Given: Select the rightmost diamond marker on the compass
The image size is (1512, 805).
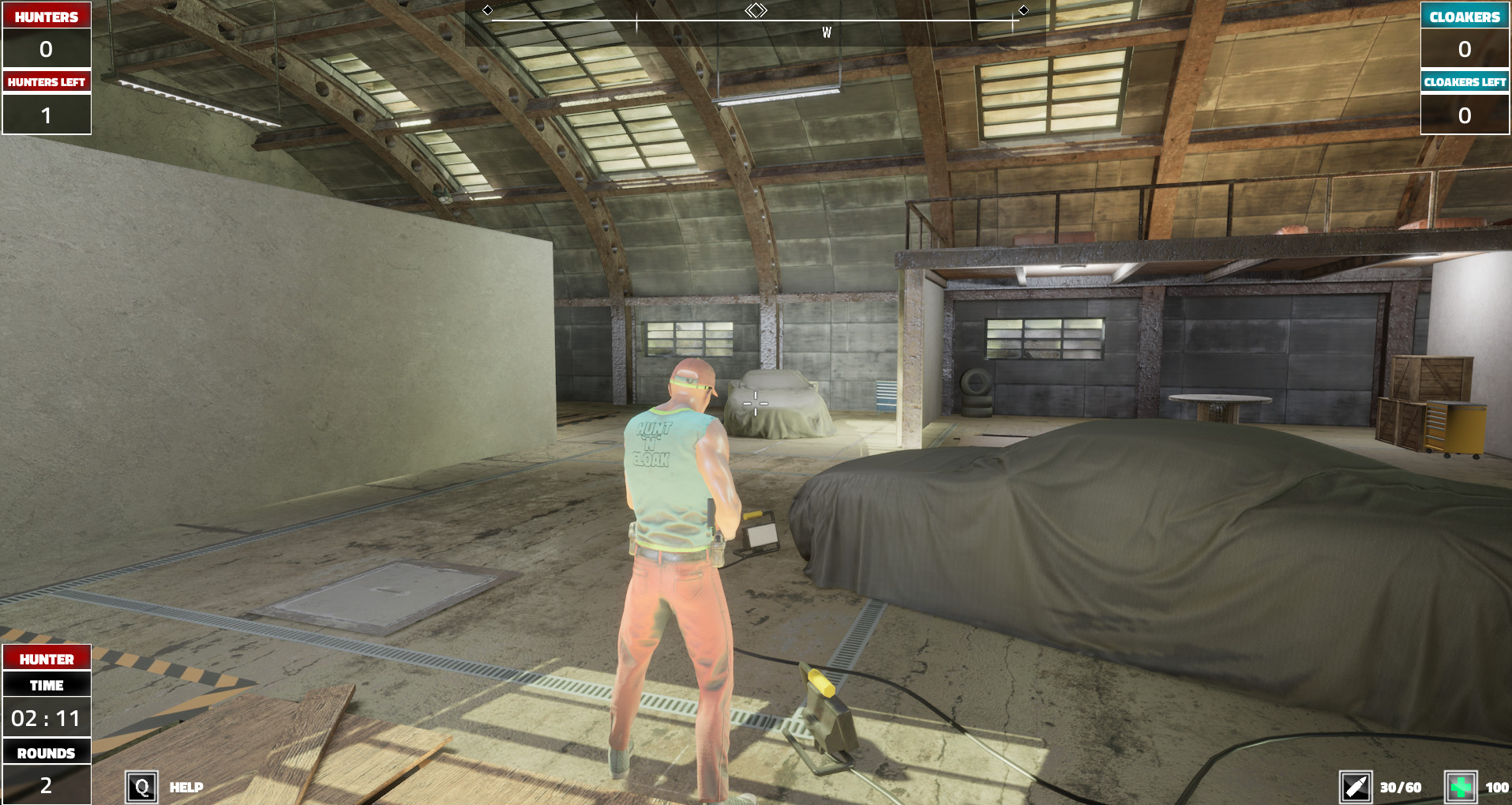Looking at the screenshot, I should [x=1024, y=10].
